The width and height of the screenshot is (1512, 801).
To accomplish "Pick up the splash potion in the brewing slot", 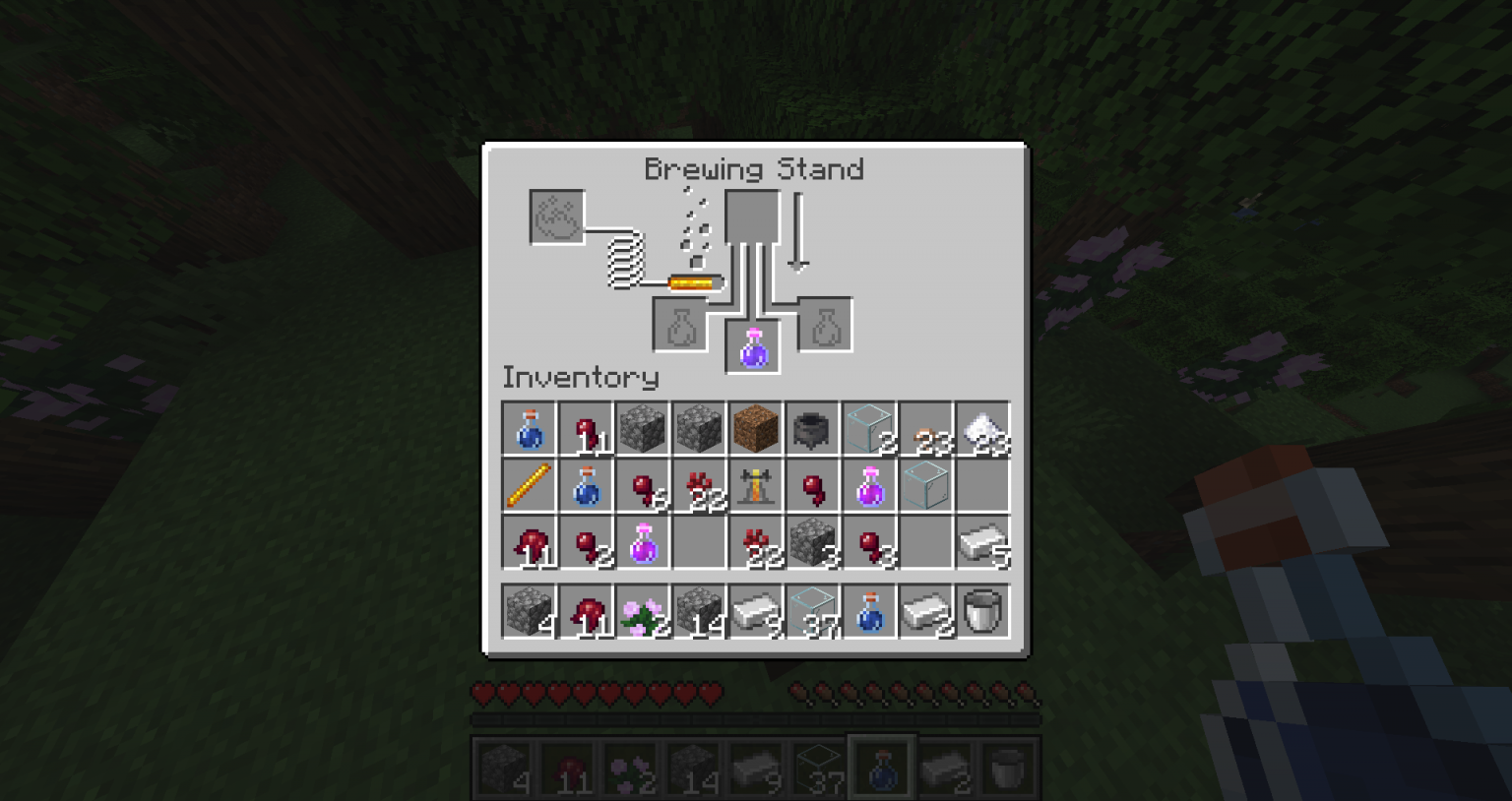I will point(754,346).
